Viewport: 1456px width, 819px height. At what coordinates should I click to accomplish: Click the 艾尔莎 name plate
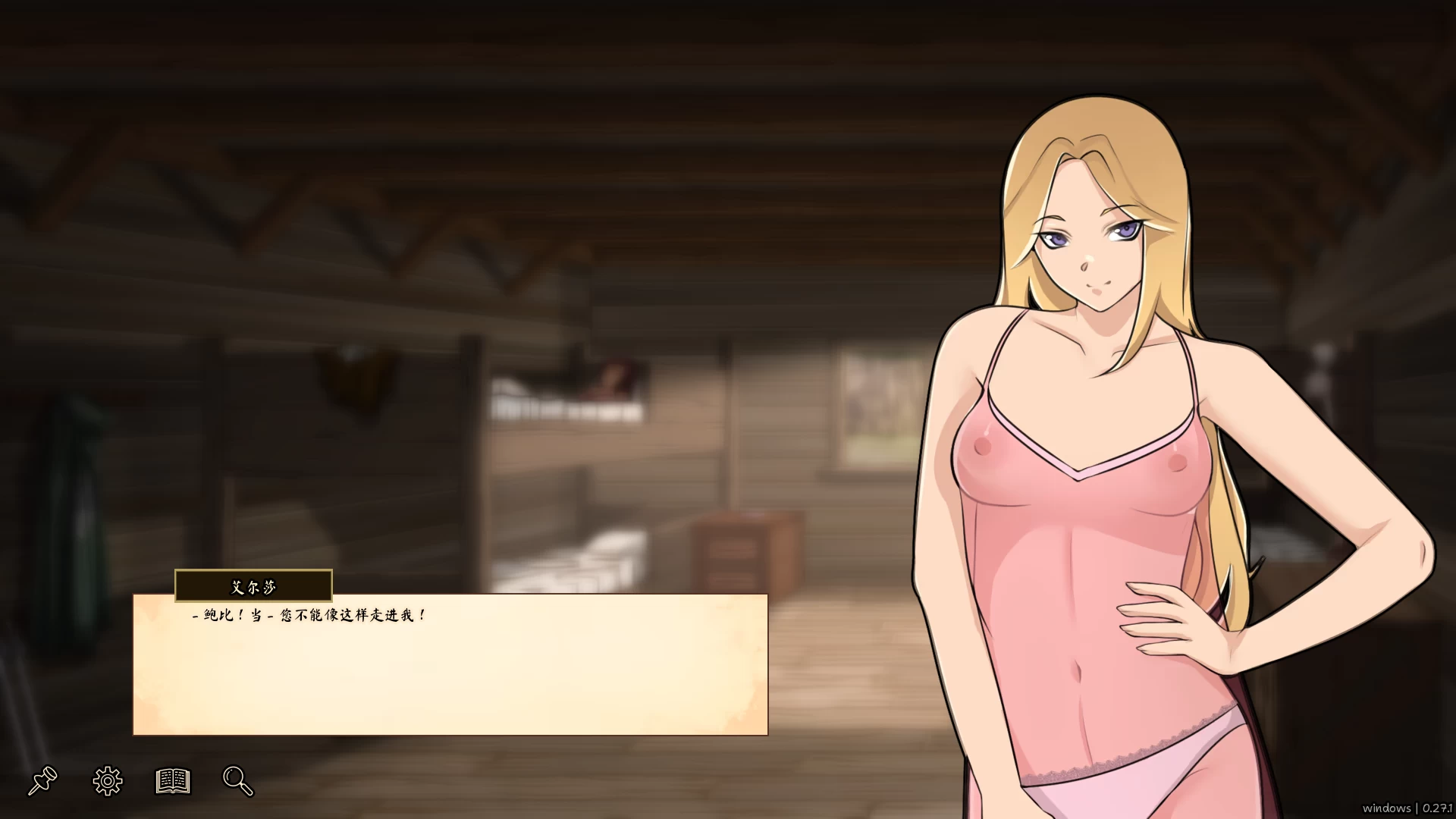(252, 585)
